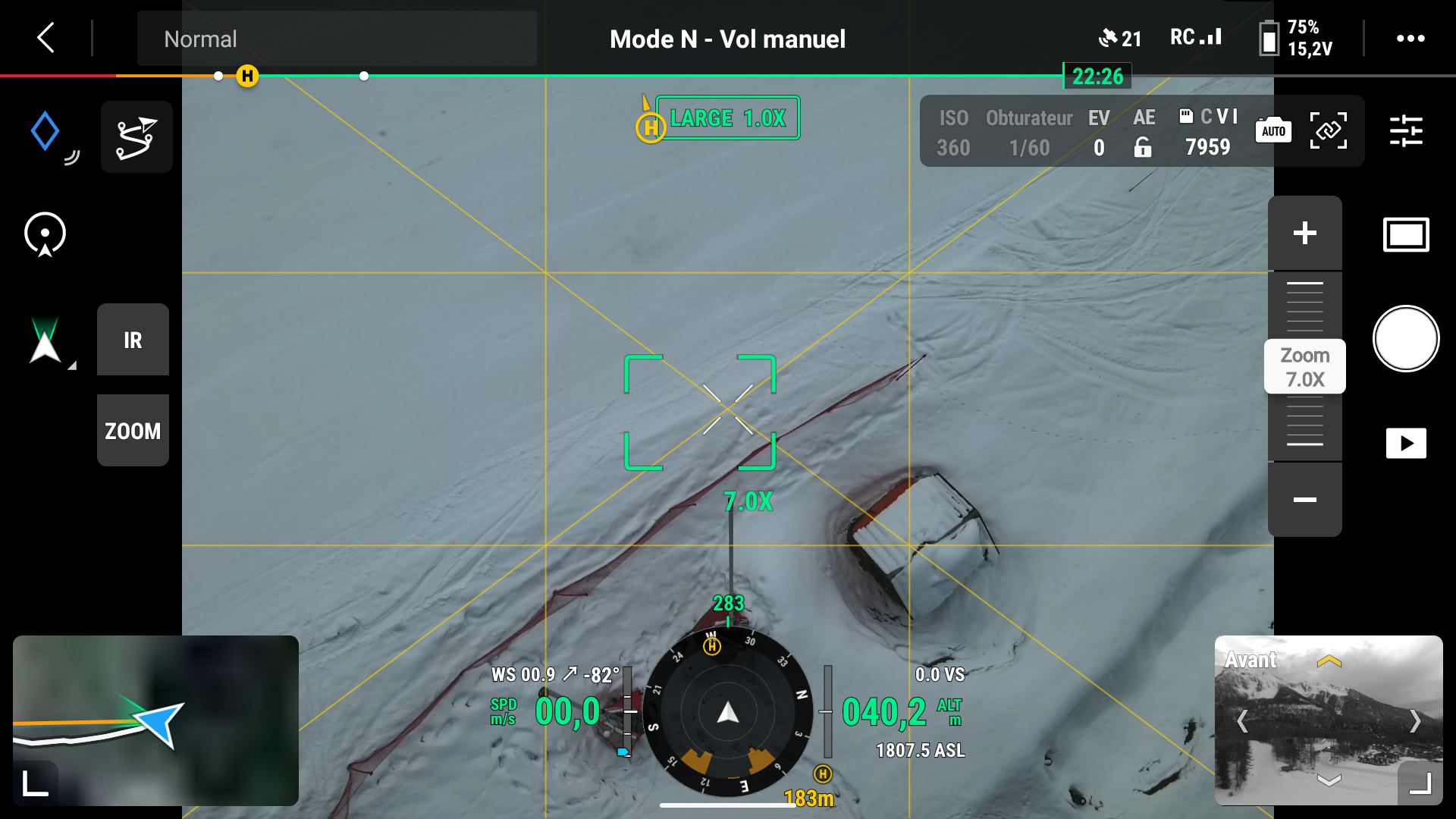This screenshot has height=819, width=1456.
Task: Open the camera settings sliders icon
Action: [x=1405, y=131]
